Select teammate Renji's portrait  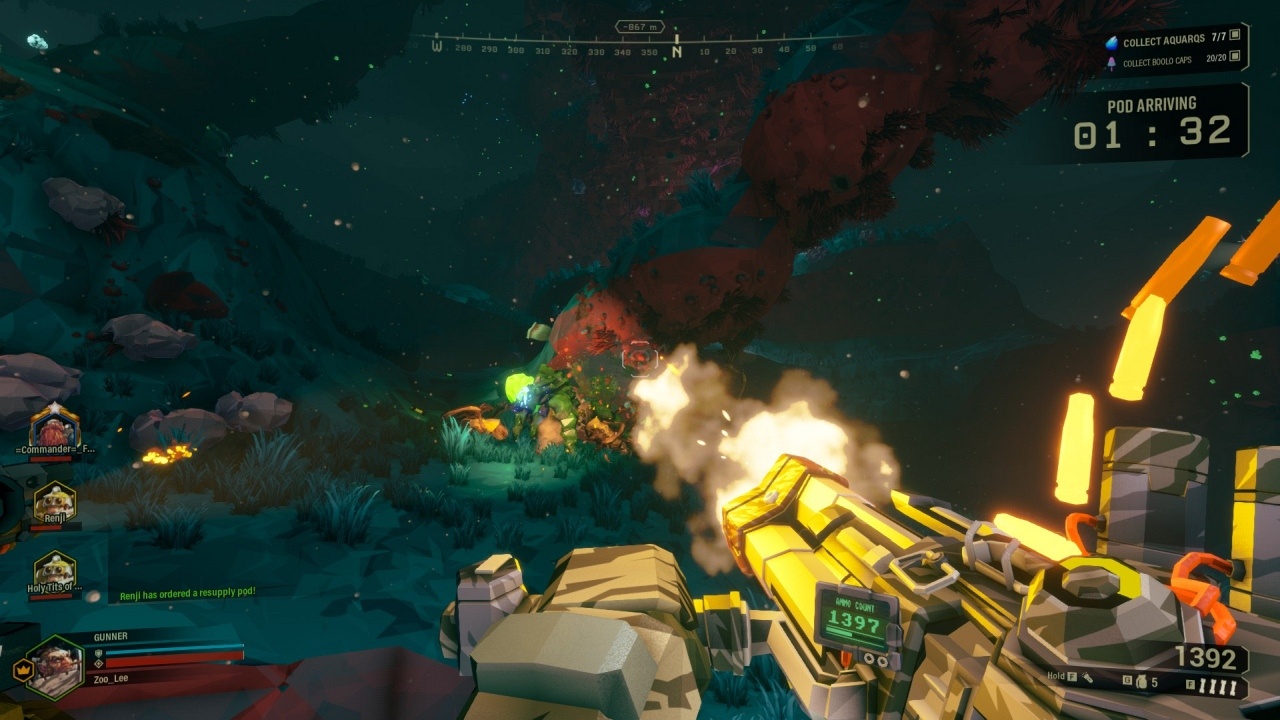[54, 502]
